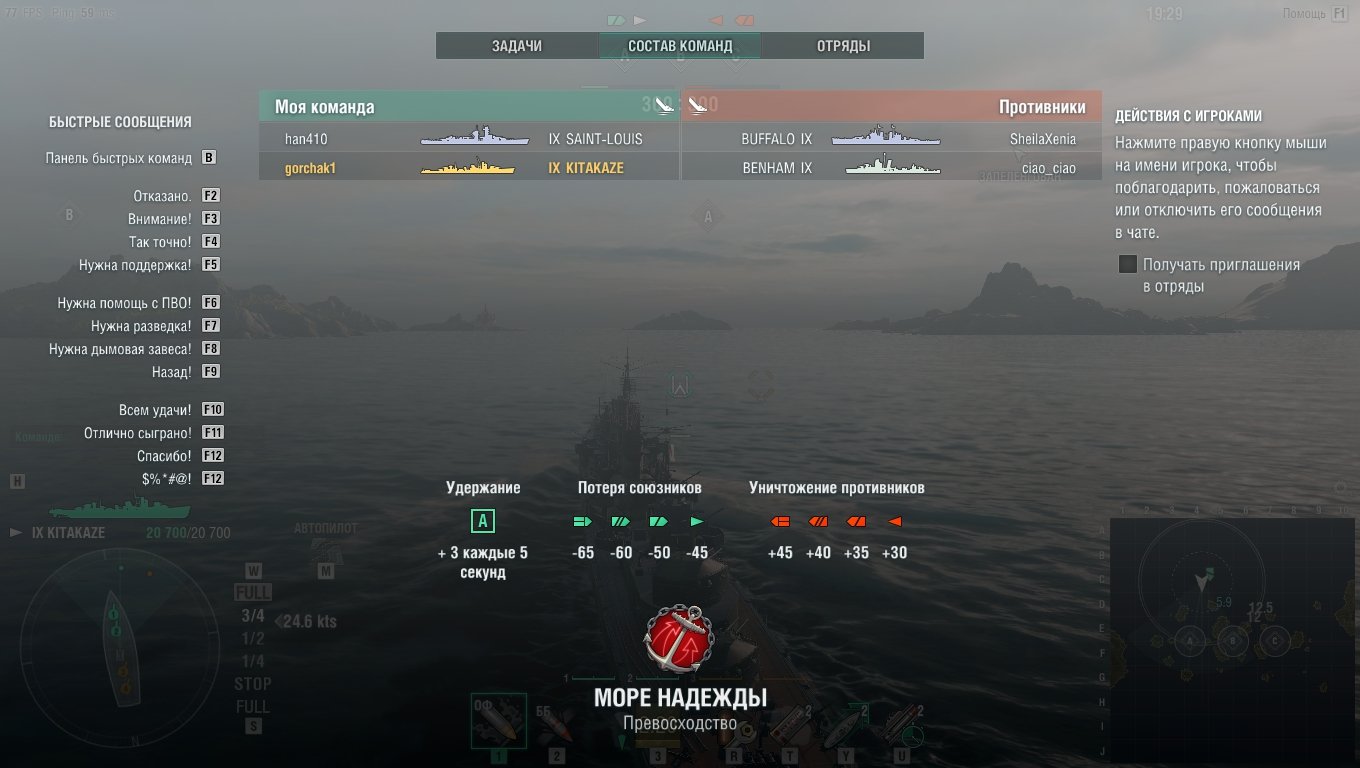Send the Отказано quick message
Screen dimensions: 1360x768
pos(162,196)
